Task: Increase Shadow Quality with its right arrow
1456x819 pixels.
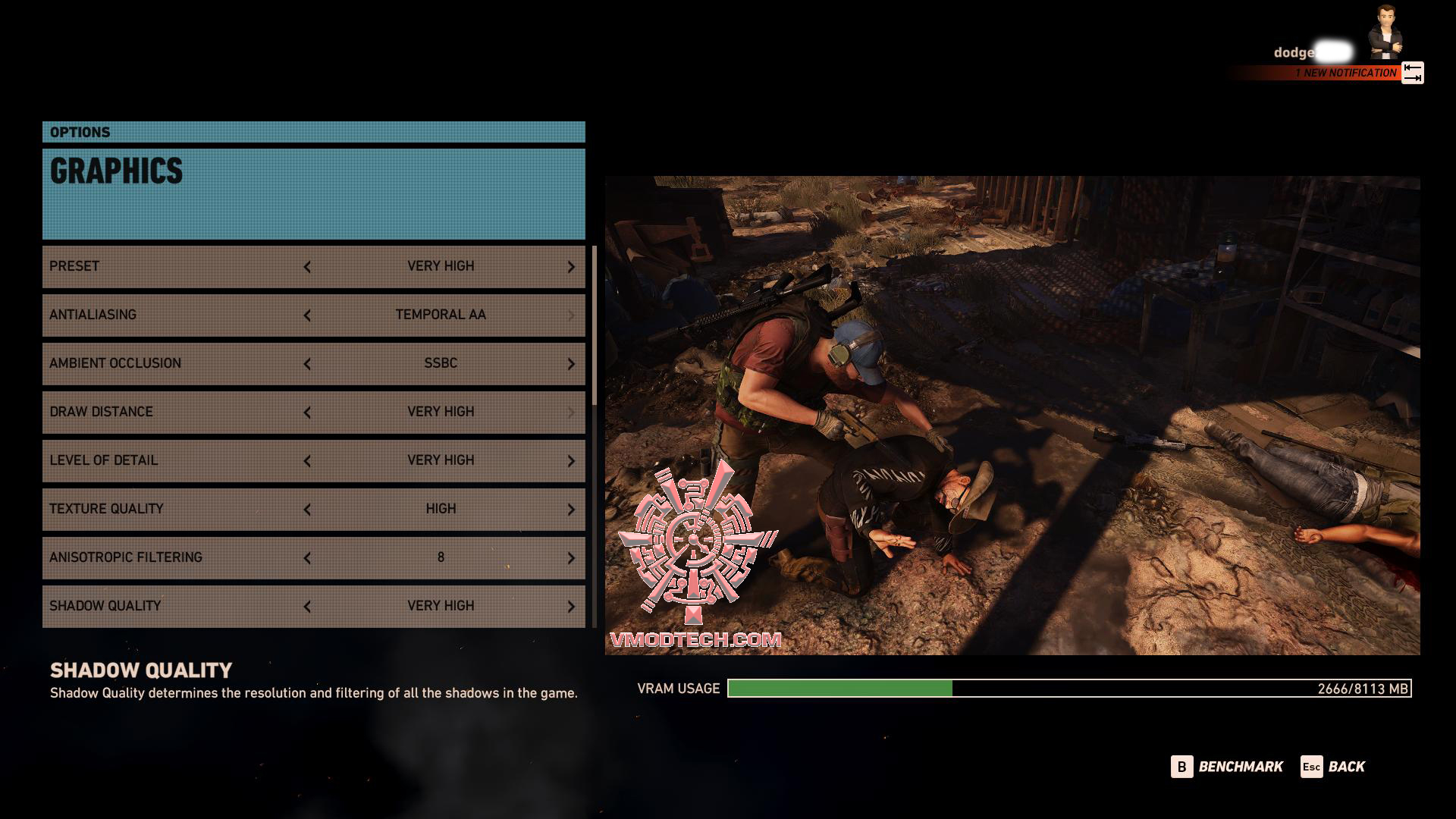Action: tap(571, 607)
